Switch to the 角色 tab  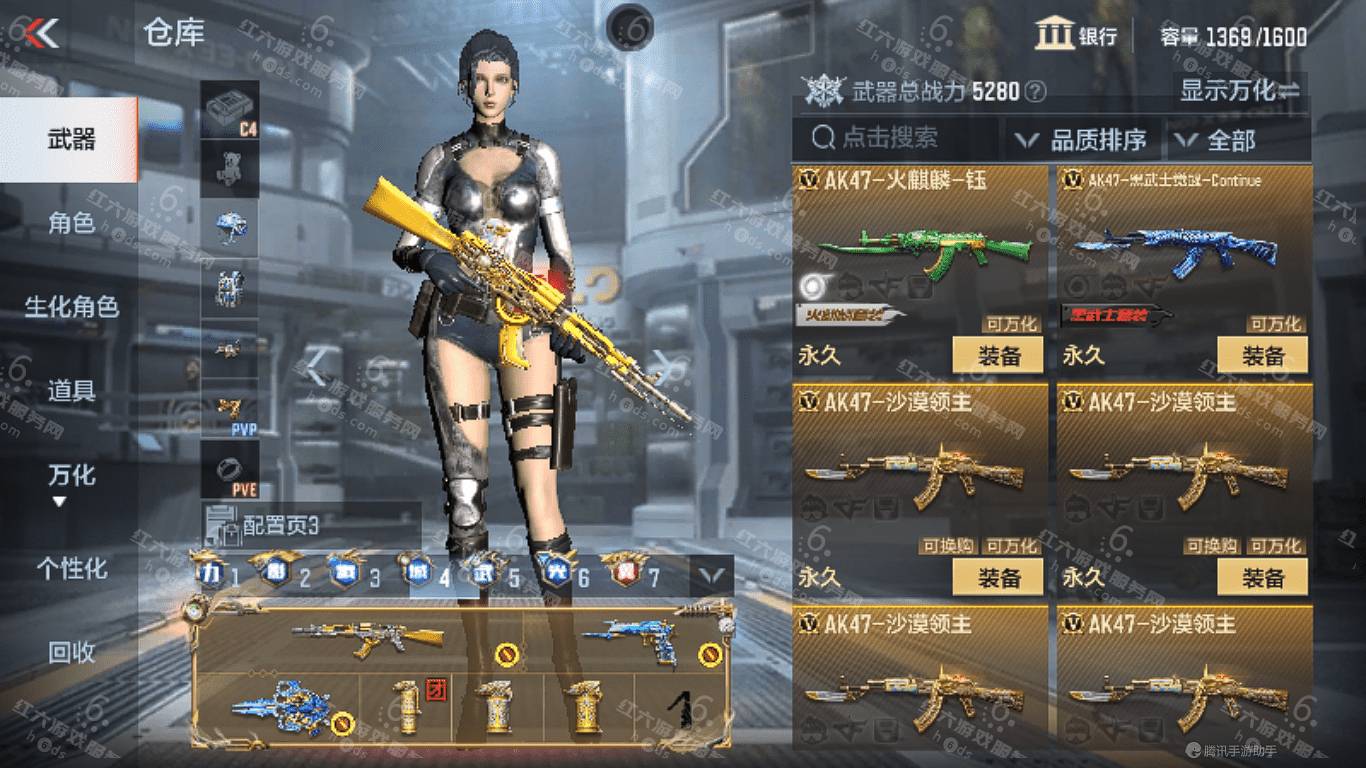coord(70,223)
